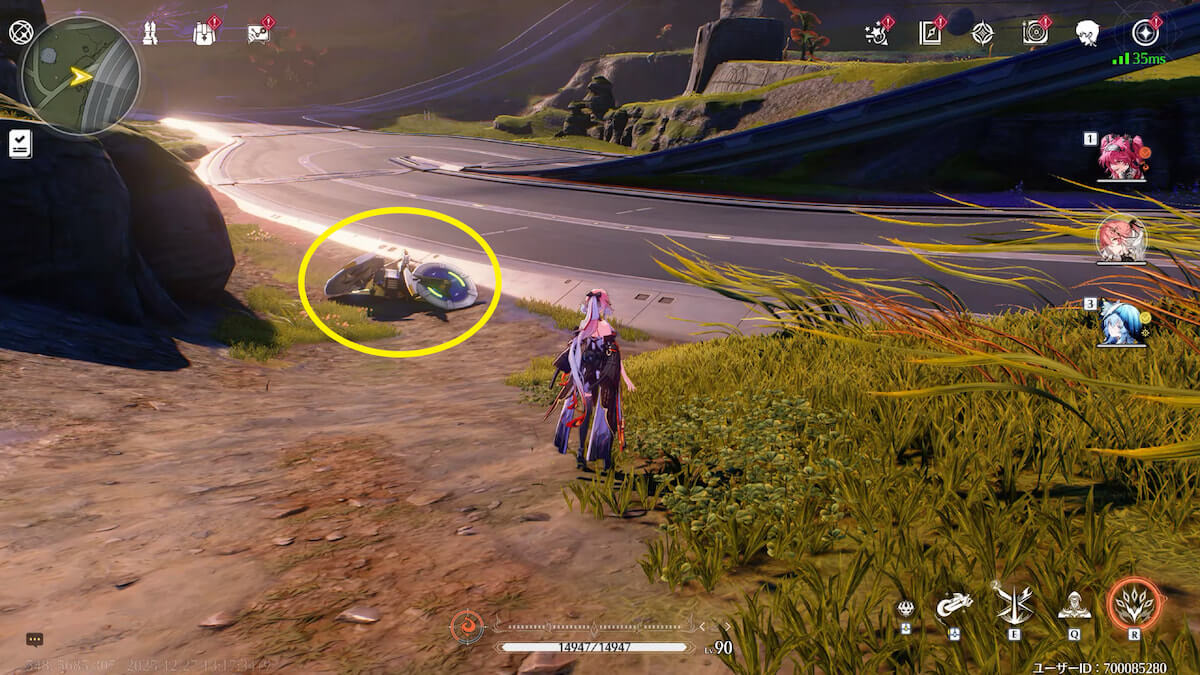Image resolution: width=1200 pixels, height=675 pixels.
Task: Activate the glowing orange ultimate skill
Action: (1134, 604)
